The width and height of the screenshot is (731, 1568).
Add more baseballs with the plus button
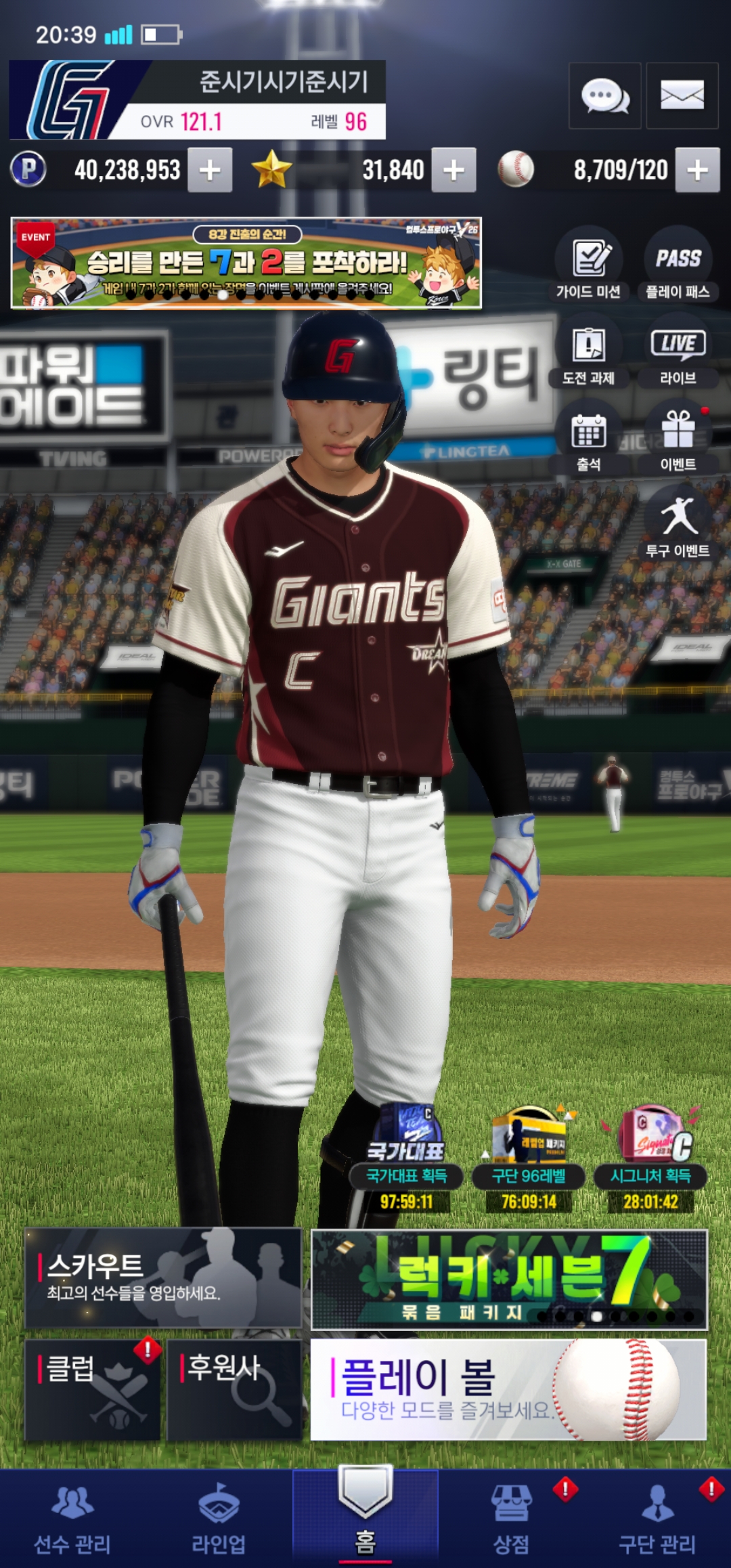pos(697,170)
